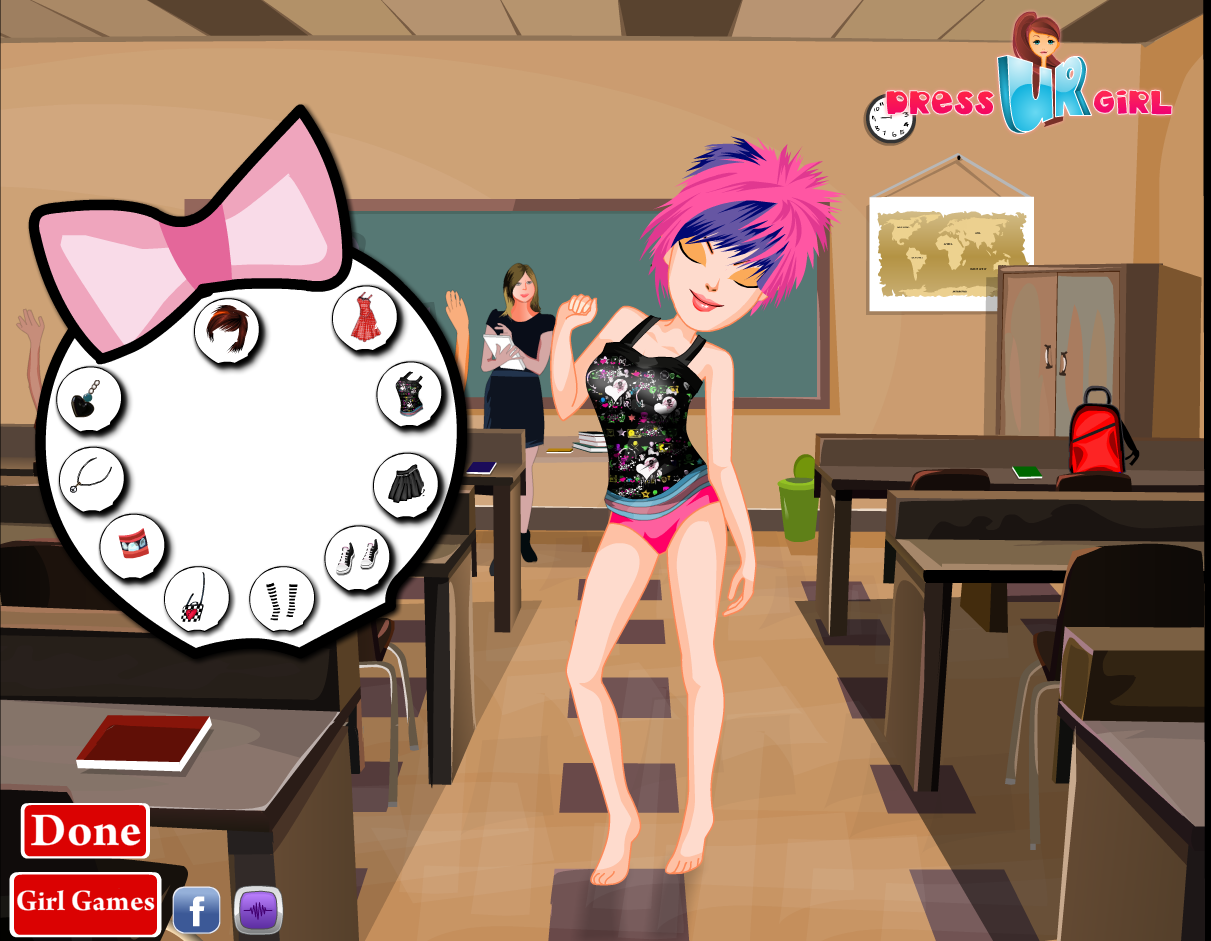Image resolution: width=1211 pixels, height=941 pixels.
Task: Share via the Facebook icon
Action: [x=197, y=910]
